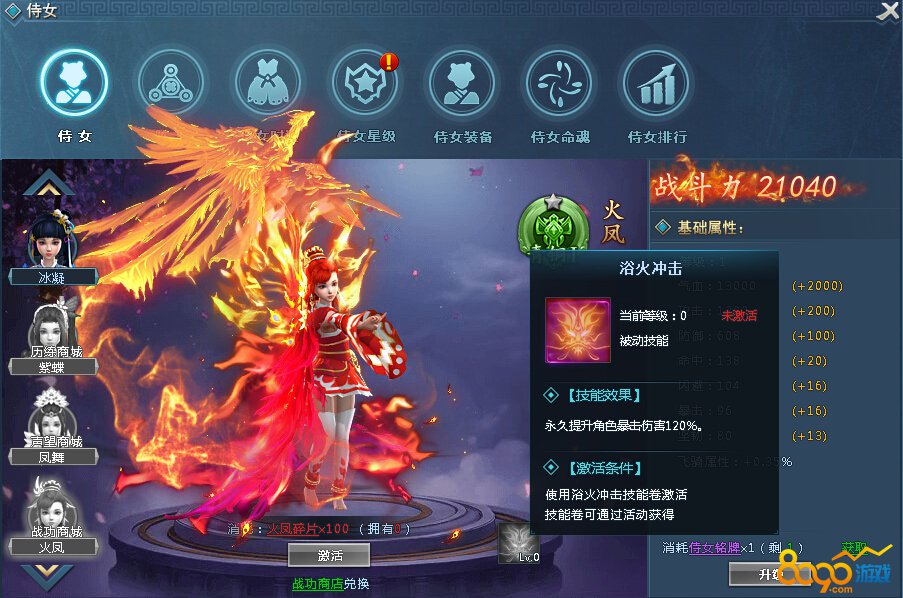
Task: Switch to the 侍女 tab
Action: click(x=74, y=84)
